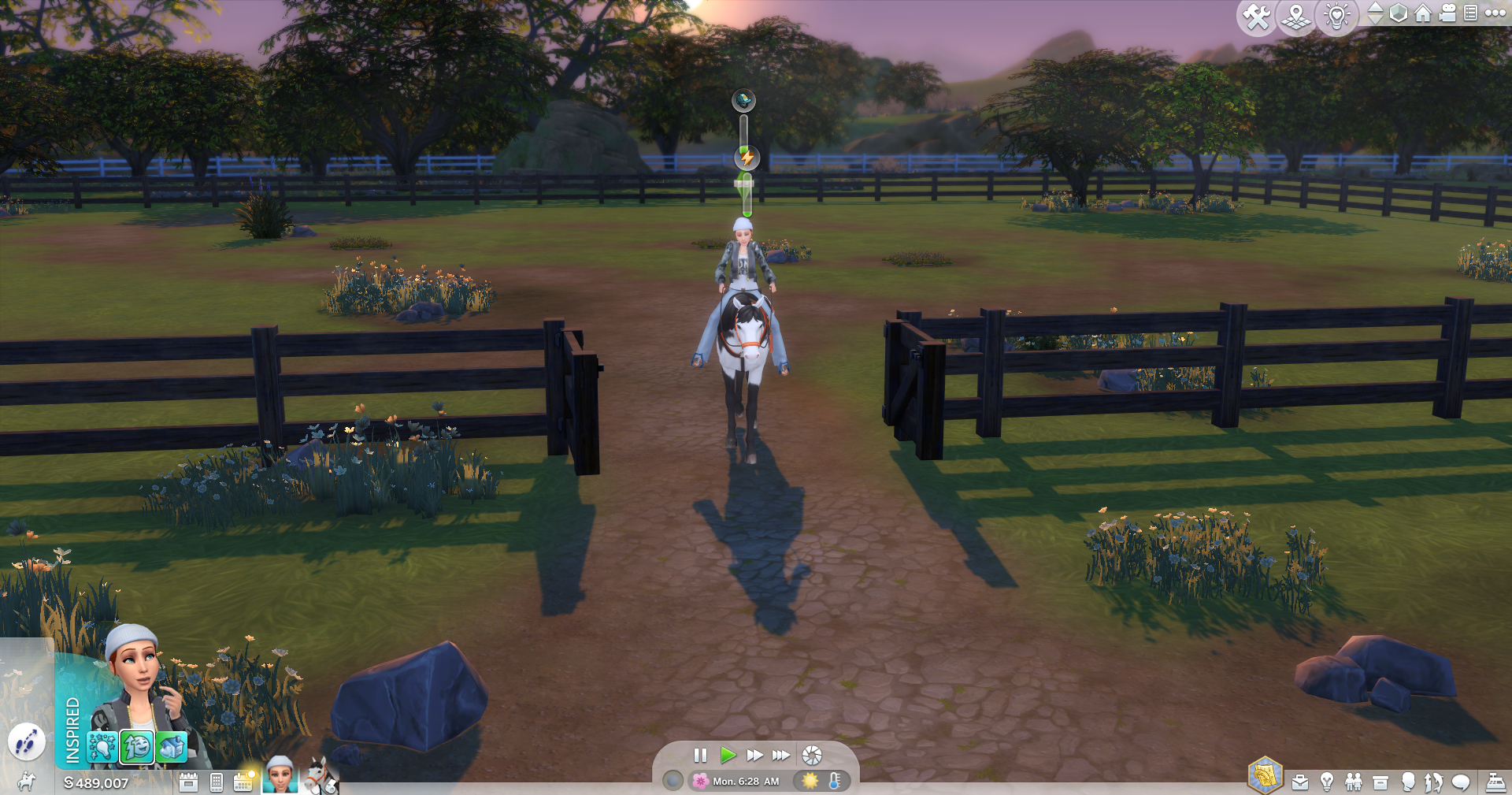Toggle walls view with the cube icon
This screenshot has height=795, width=1512.
click(x=1398, y=13)
